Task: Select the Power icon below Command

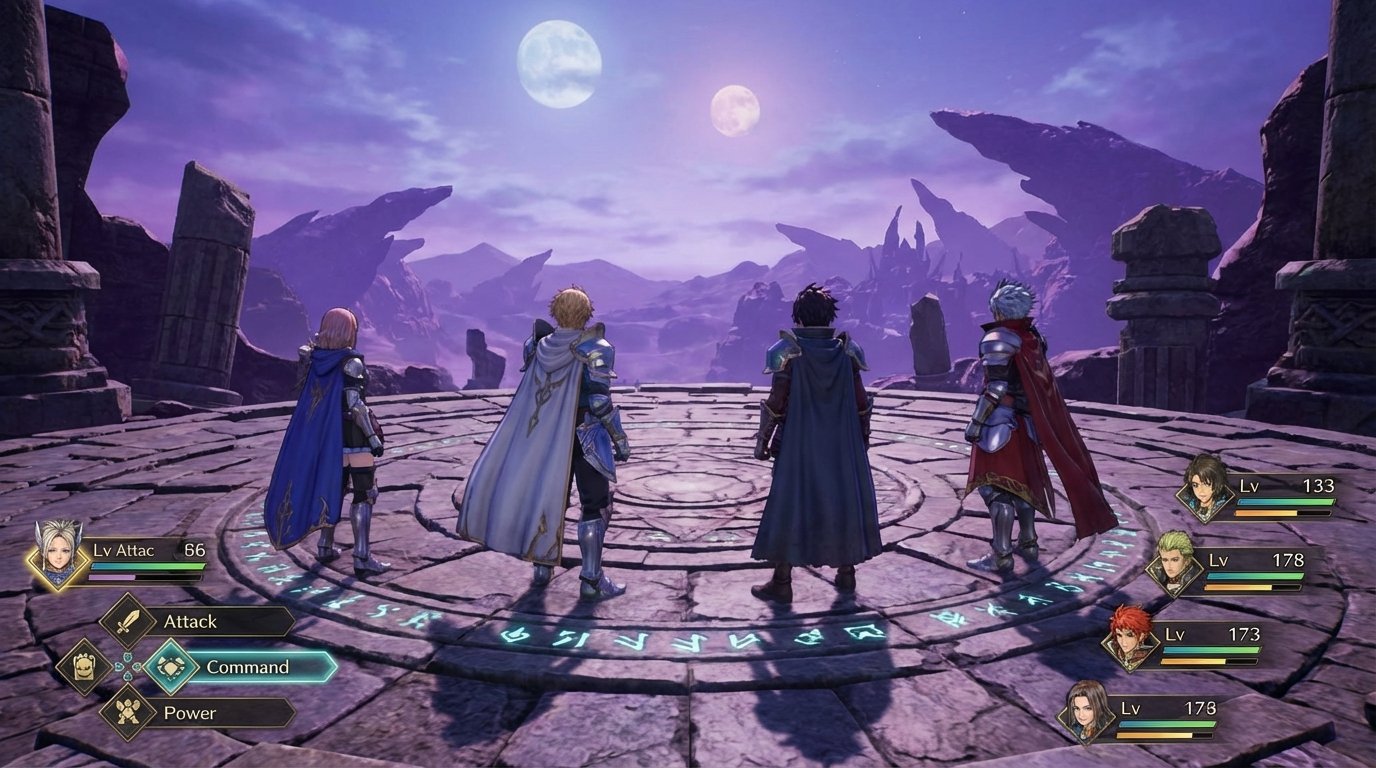Action: (x=126, y=711)
